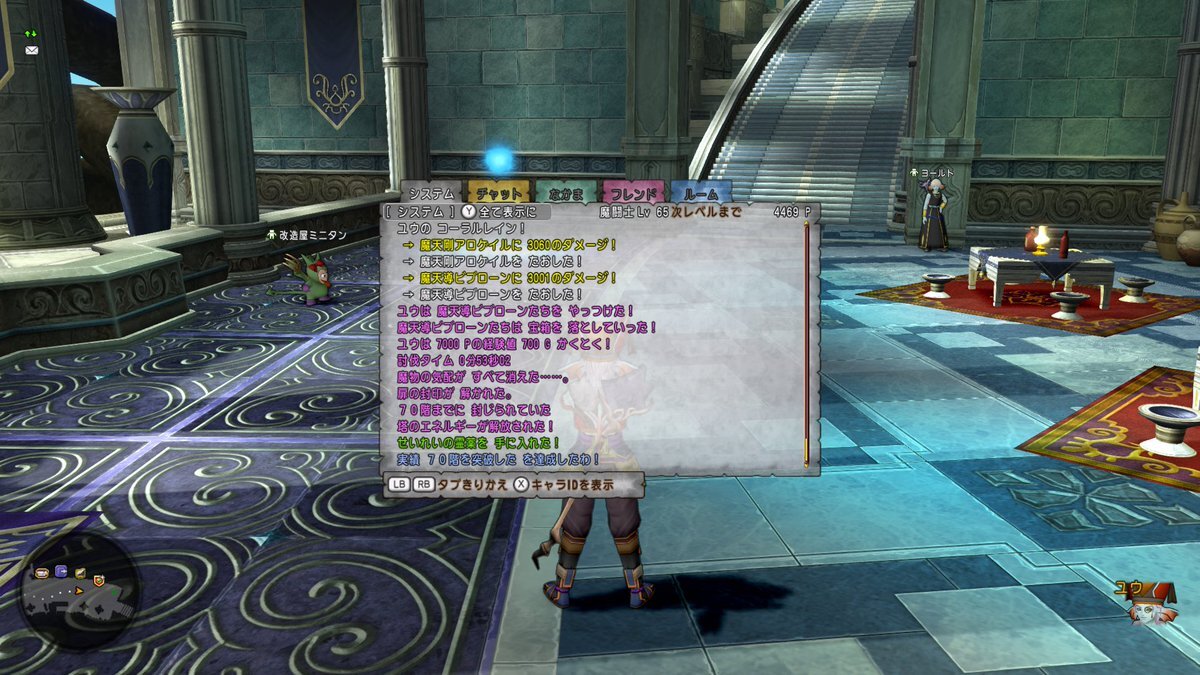
Task: Switch to the ルーム tab
Action: coord(701,193)
